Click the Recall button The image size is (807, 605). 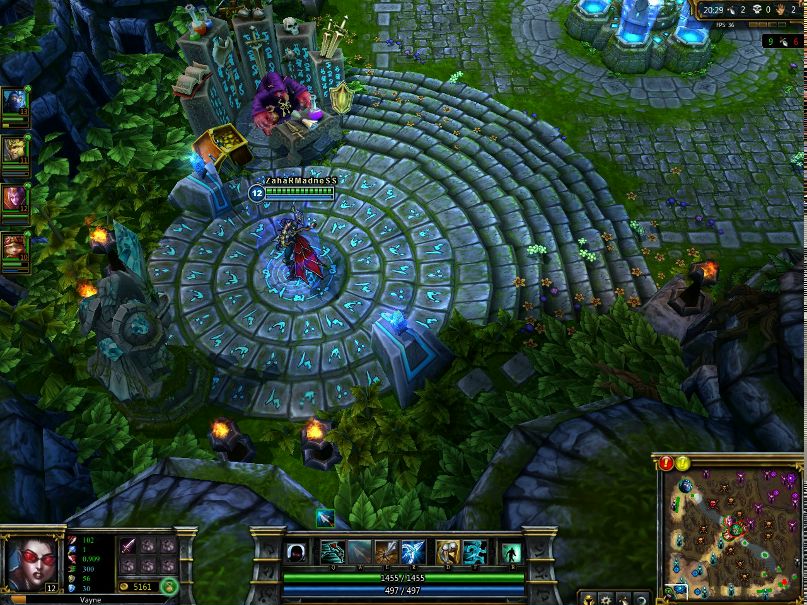pyautogui.click(x=511, y=553)
